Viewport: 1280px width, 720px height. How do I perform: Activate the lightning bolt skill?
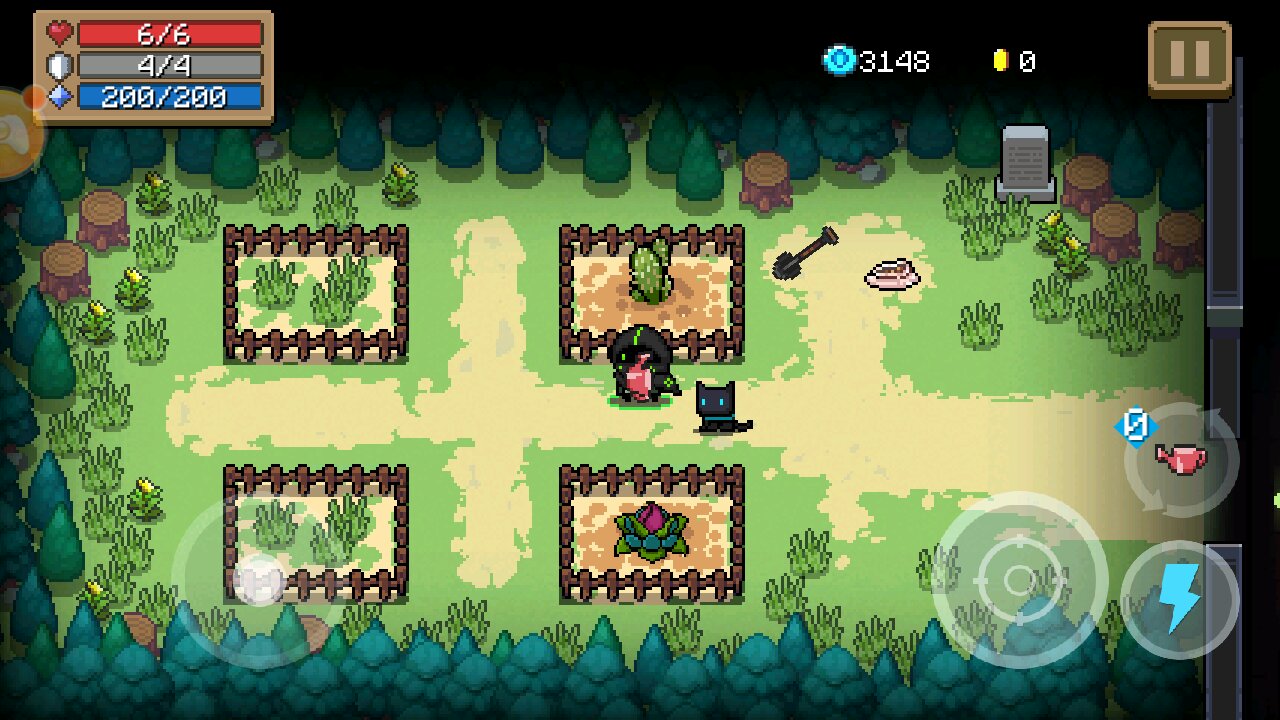pos(1179,600)
